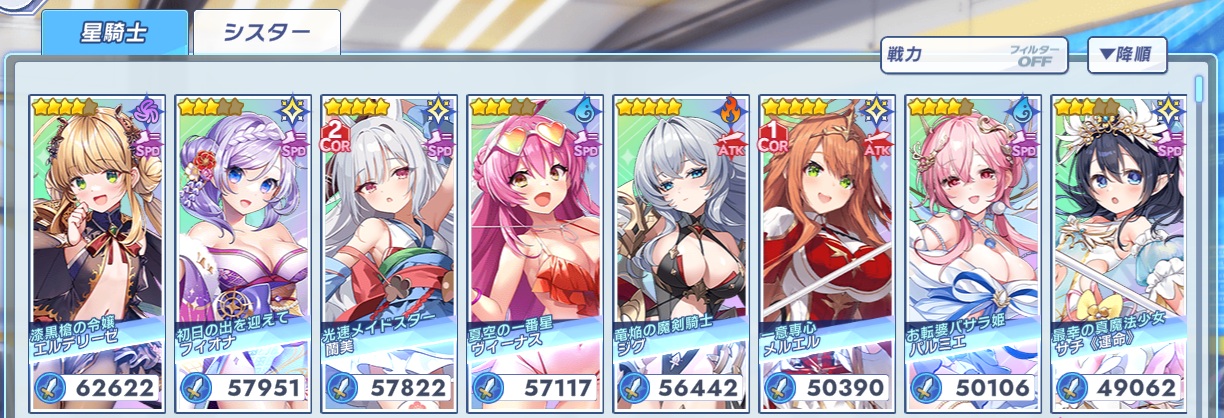
Task: Select the フィオナ character card
Action: pos(242,250)
